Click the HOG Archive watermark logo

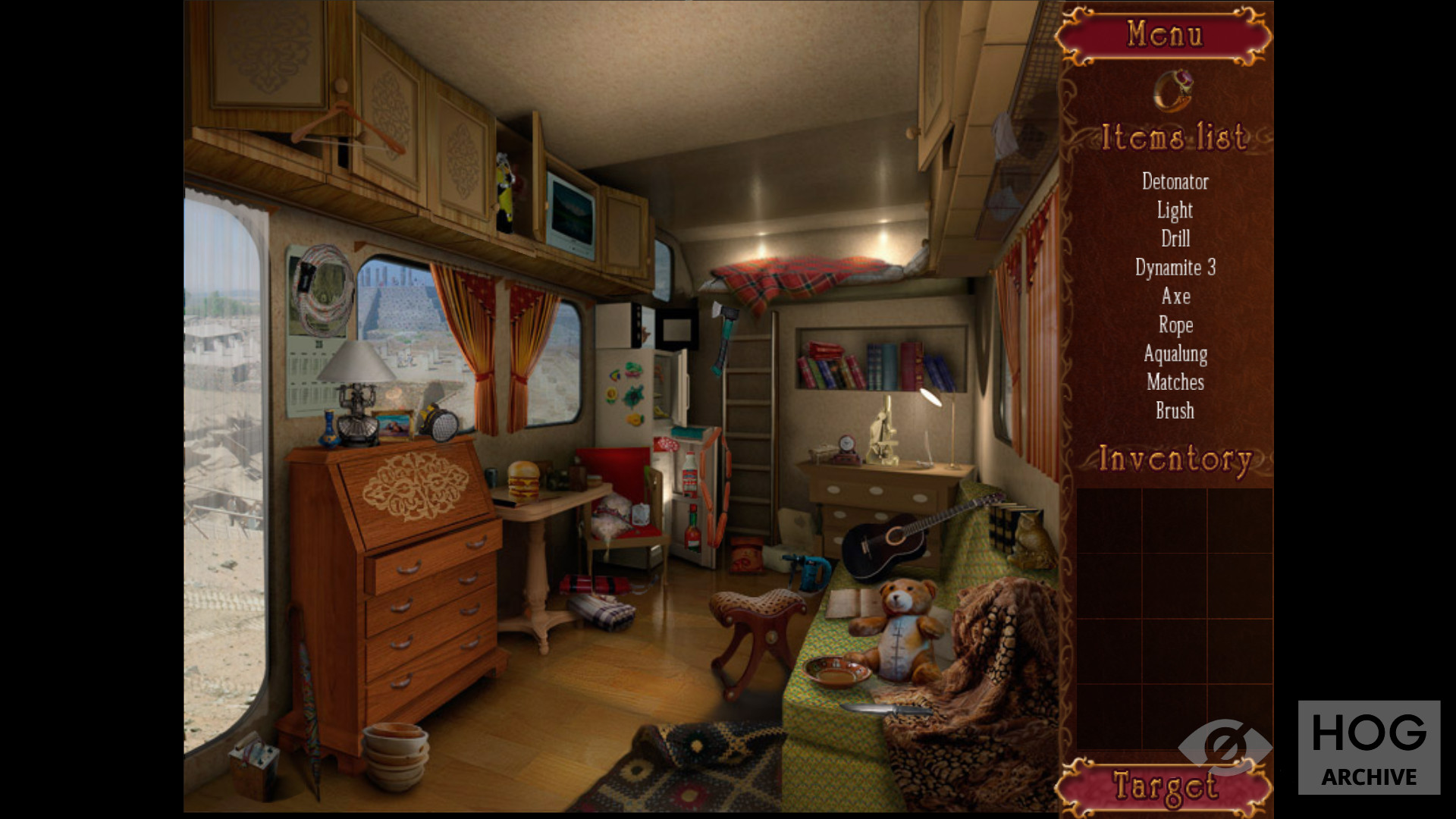point(1368,747)
